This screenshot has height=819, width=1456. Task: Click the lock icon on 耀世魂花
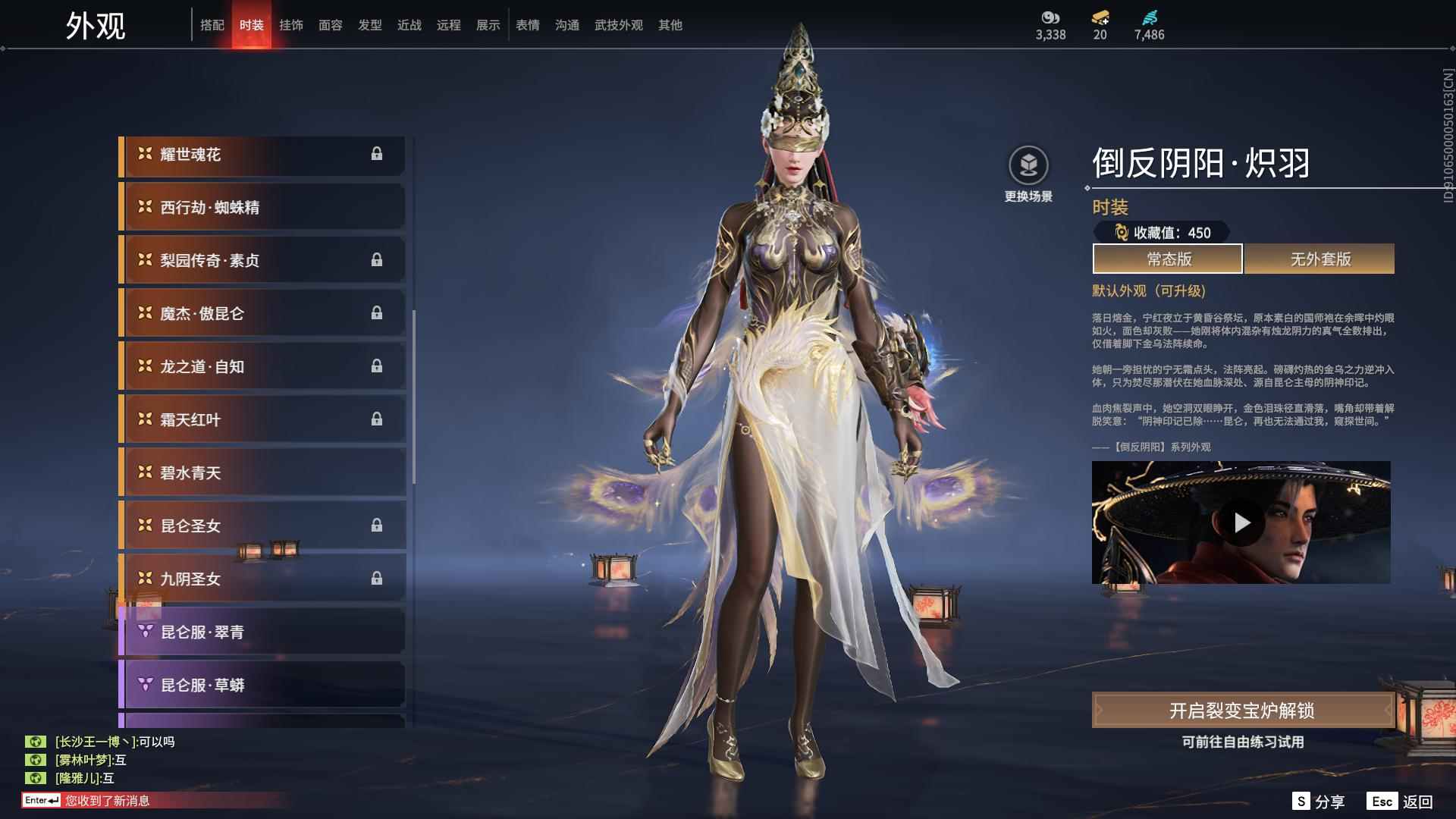tap(377, 154)
